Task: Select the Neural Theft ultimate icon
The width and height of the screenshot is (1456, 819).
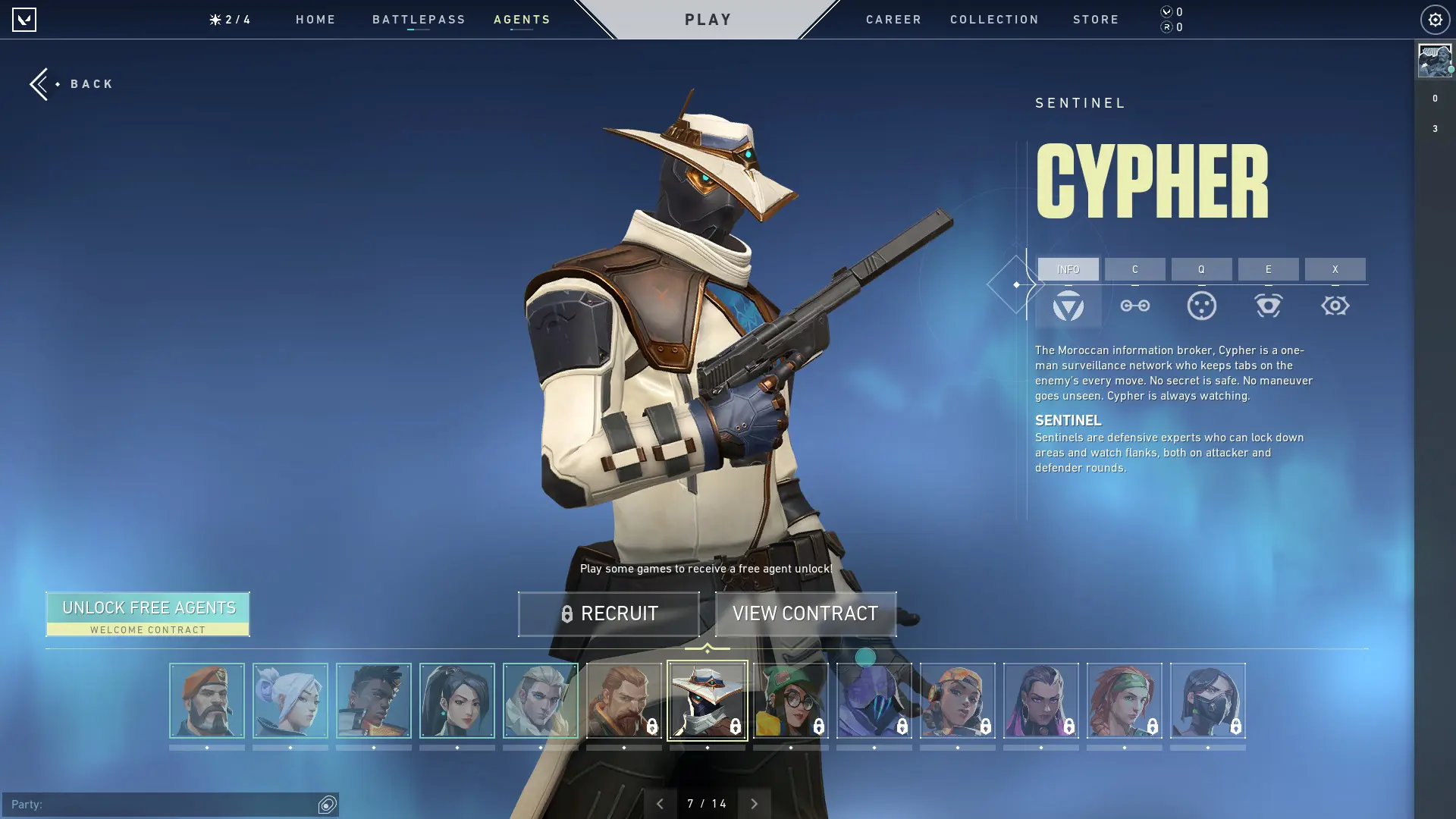Action: tap(1335, 306)
